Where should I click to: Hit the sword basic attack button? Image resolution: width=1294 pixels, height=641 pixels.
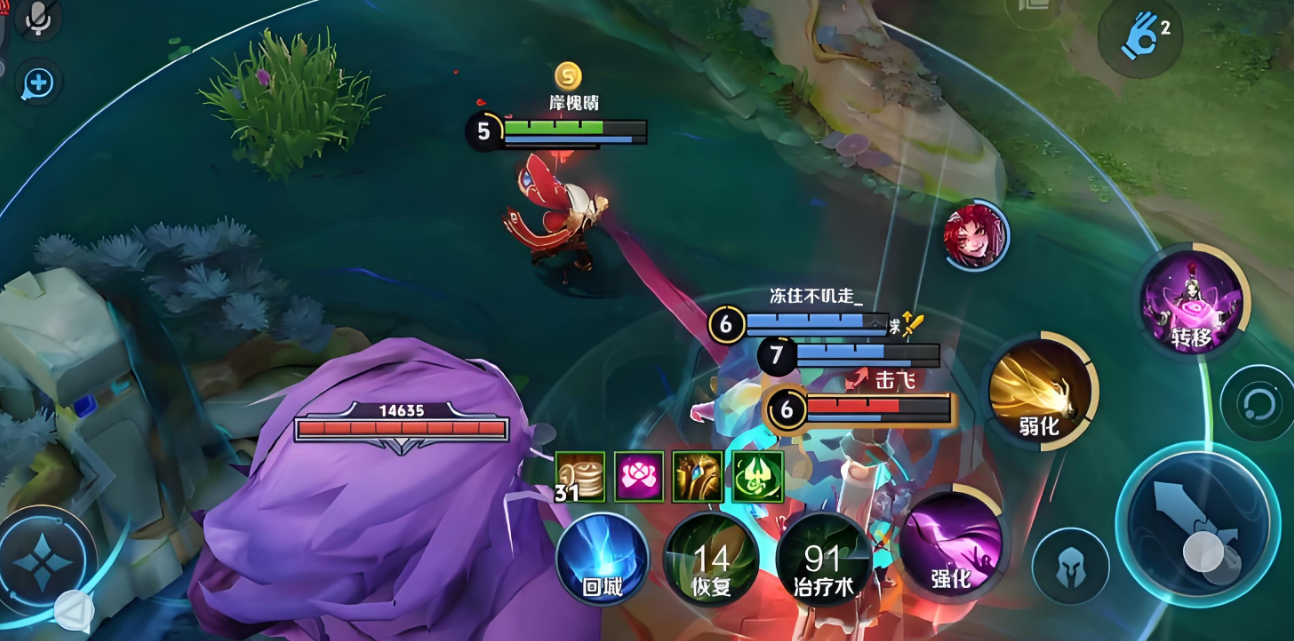point(1197,524)
